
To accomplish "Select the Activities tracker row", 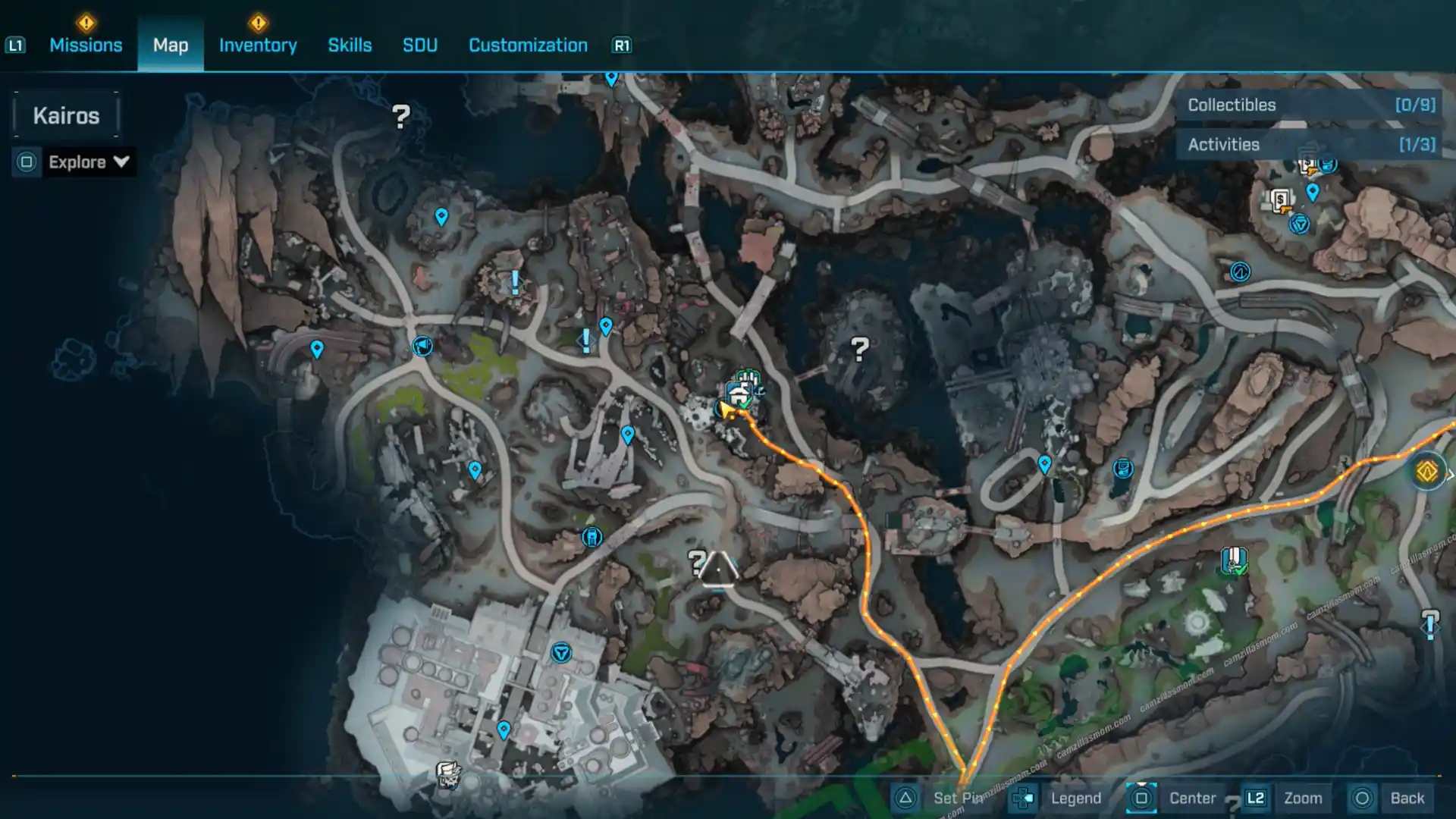I will (x=1310, y=145).
